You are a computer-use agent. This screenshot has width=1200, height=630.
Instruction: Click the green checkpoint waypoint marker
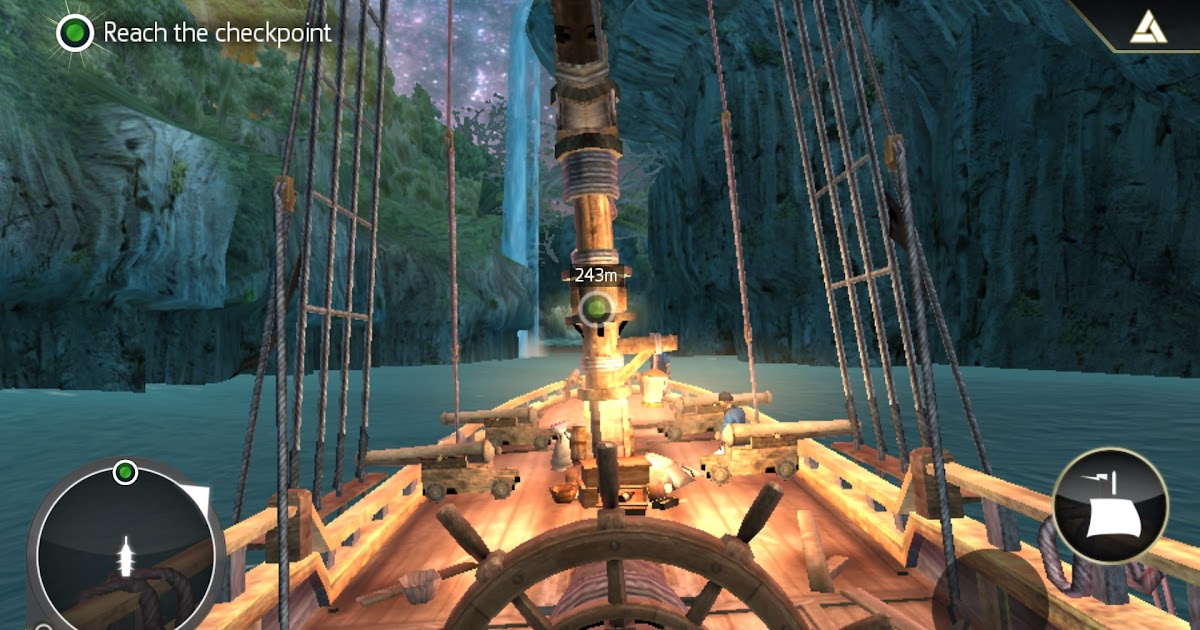tap(597, 307)
